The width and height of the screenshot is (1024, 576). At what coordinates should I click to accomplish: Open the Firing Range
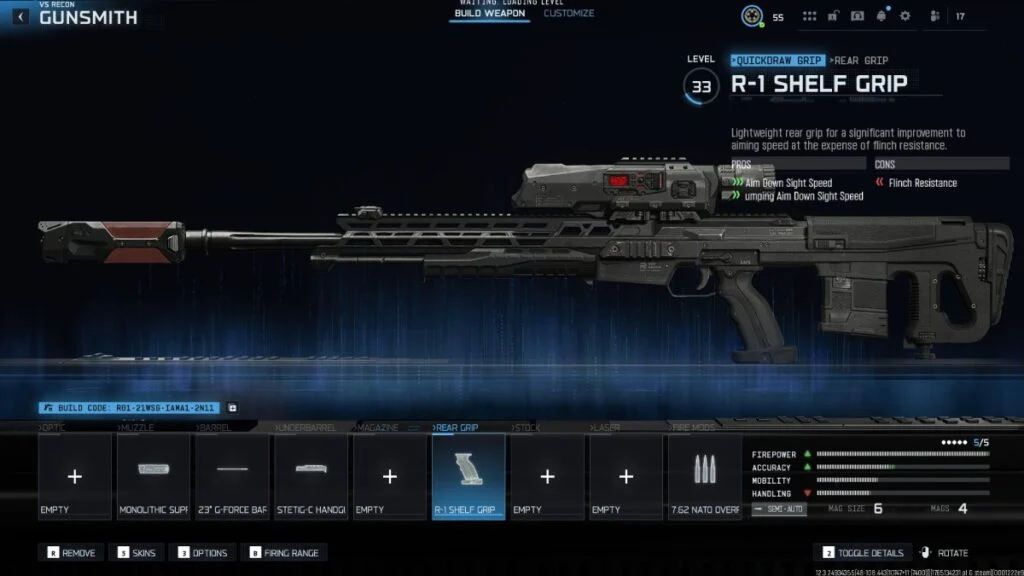(288, 553)
